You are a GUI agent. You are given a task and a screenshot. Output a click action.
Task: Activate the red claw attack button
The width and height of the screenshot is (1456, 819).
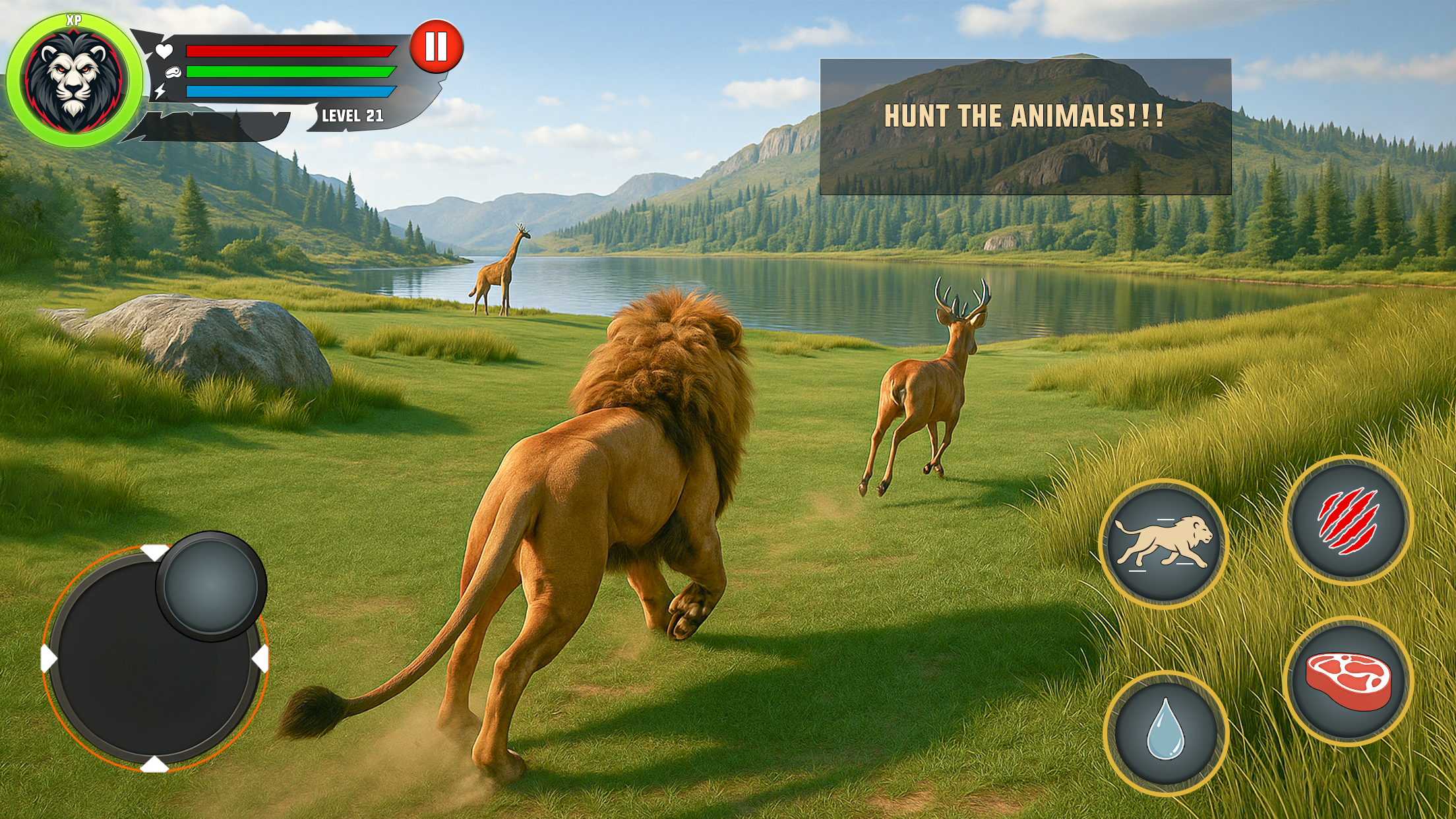tap(1348, 520)
